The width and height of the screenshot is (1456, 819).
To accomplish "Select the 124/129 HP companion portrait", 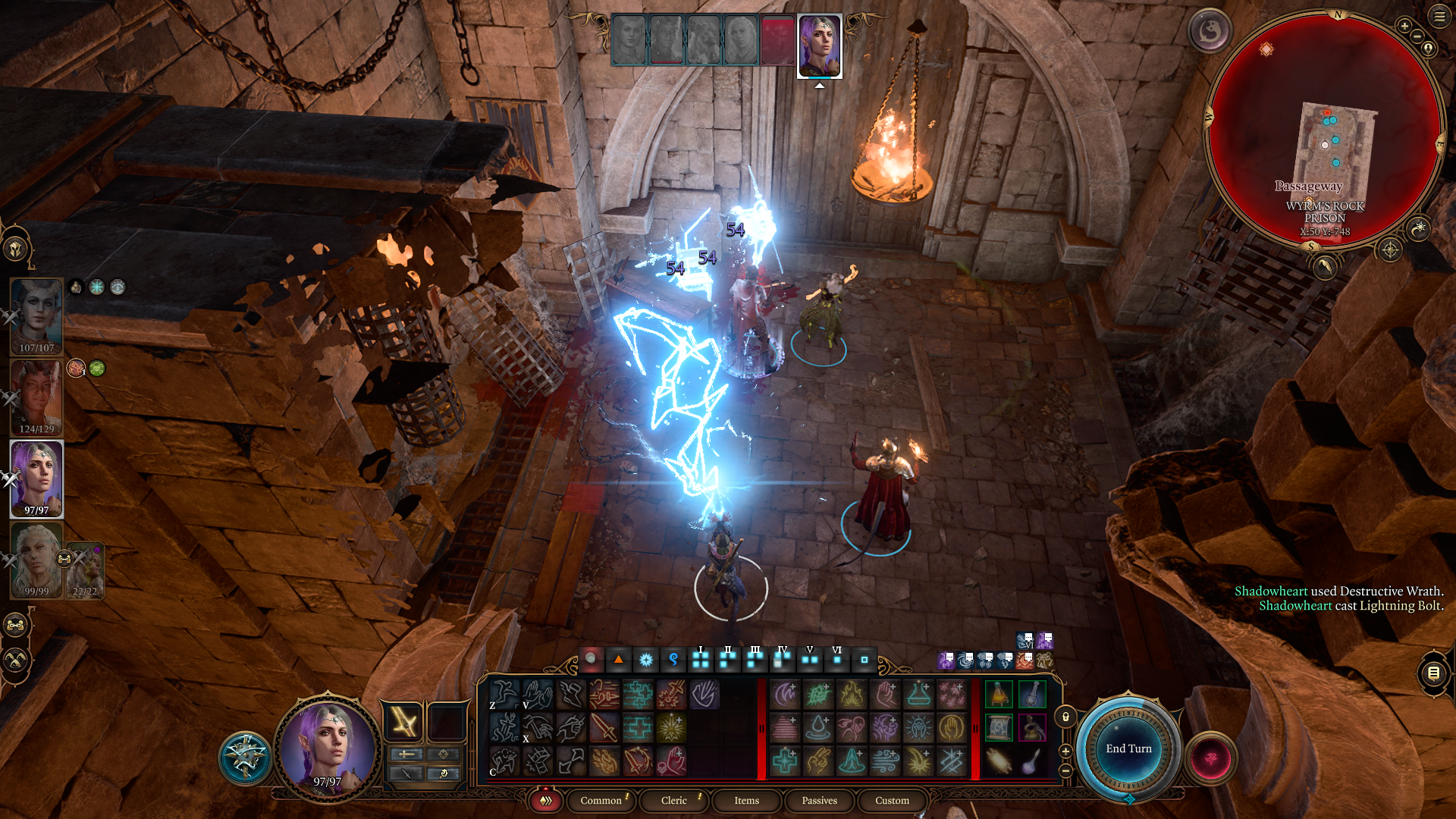I will (36, 397).
